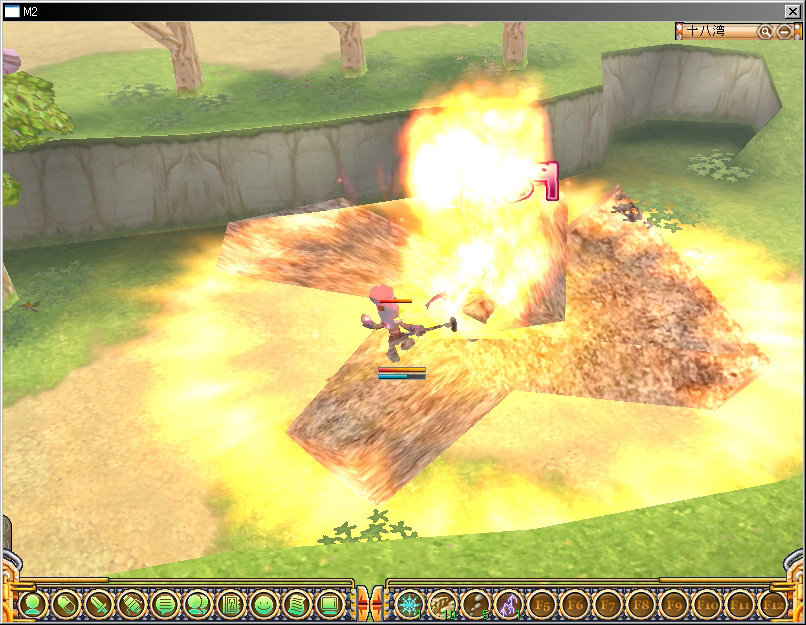Activate the snowflake ice skill slot
The height and width of the screenshot is (625, 806).
click(408, 604)
